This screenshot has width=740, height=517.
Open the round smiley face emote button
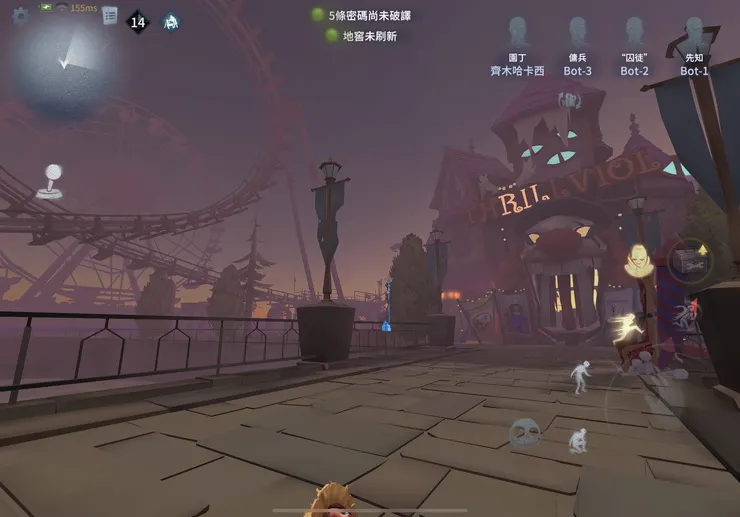[x=523, y=433]
